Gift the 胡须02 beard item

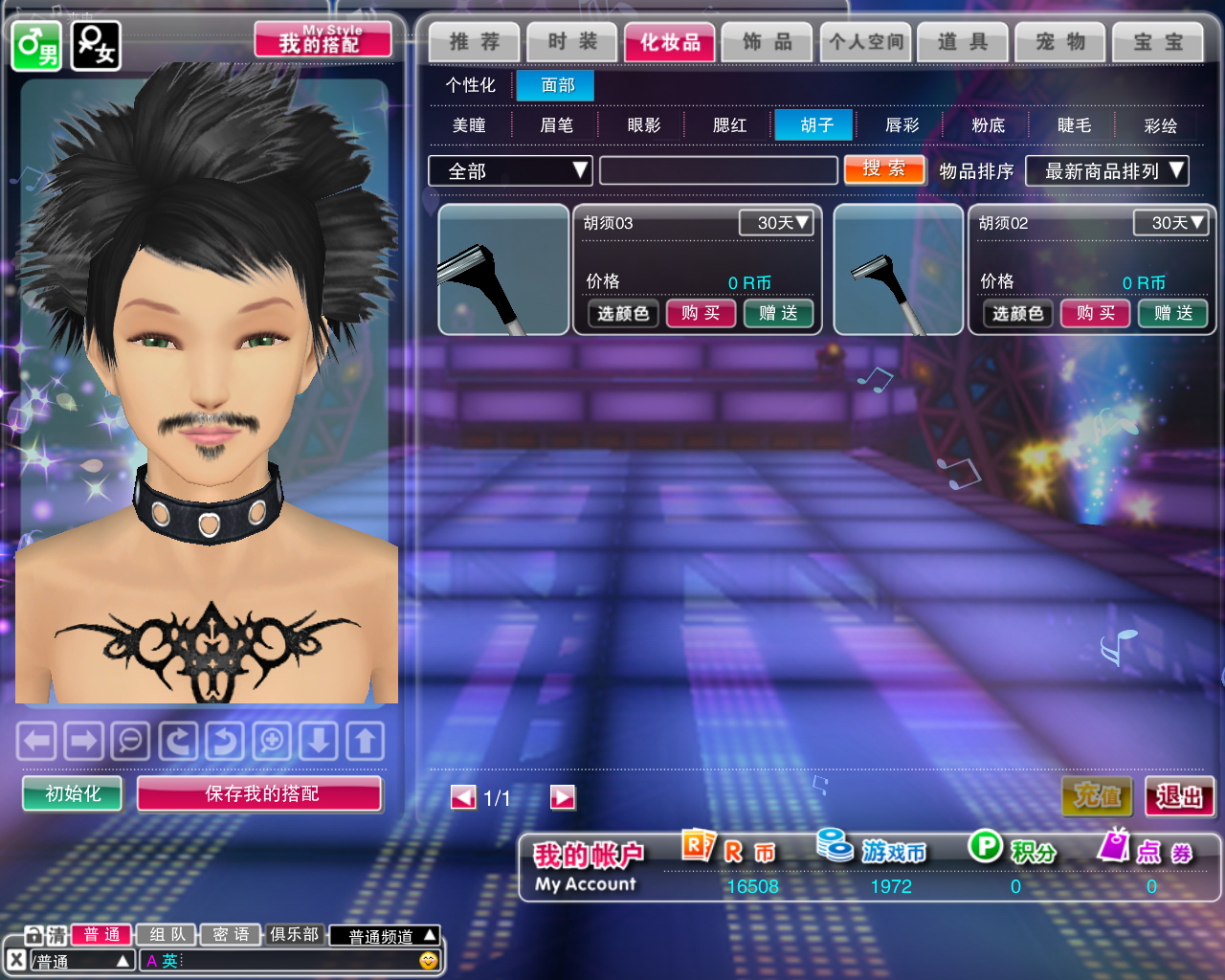(x=1173, y=313)
